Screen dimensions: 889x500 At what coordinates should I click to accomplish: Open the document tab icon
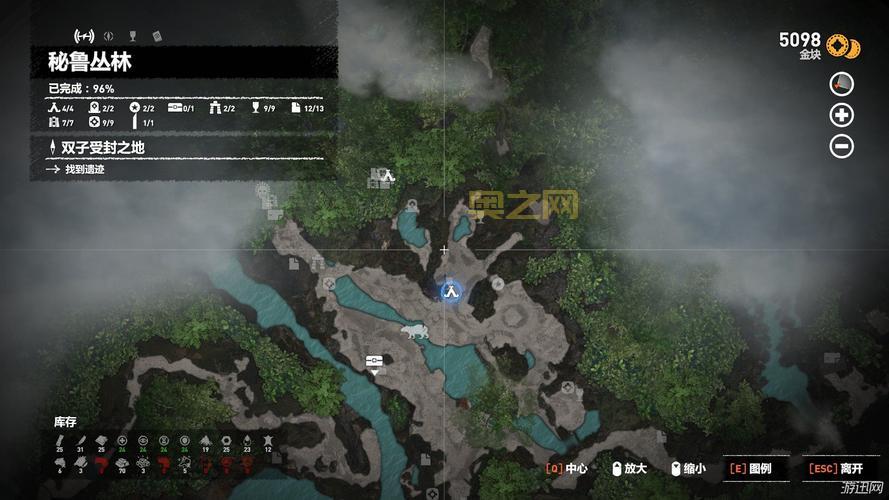tap(156, 37)
